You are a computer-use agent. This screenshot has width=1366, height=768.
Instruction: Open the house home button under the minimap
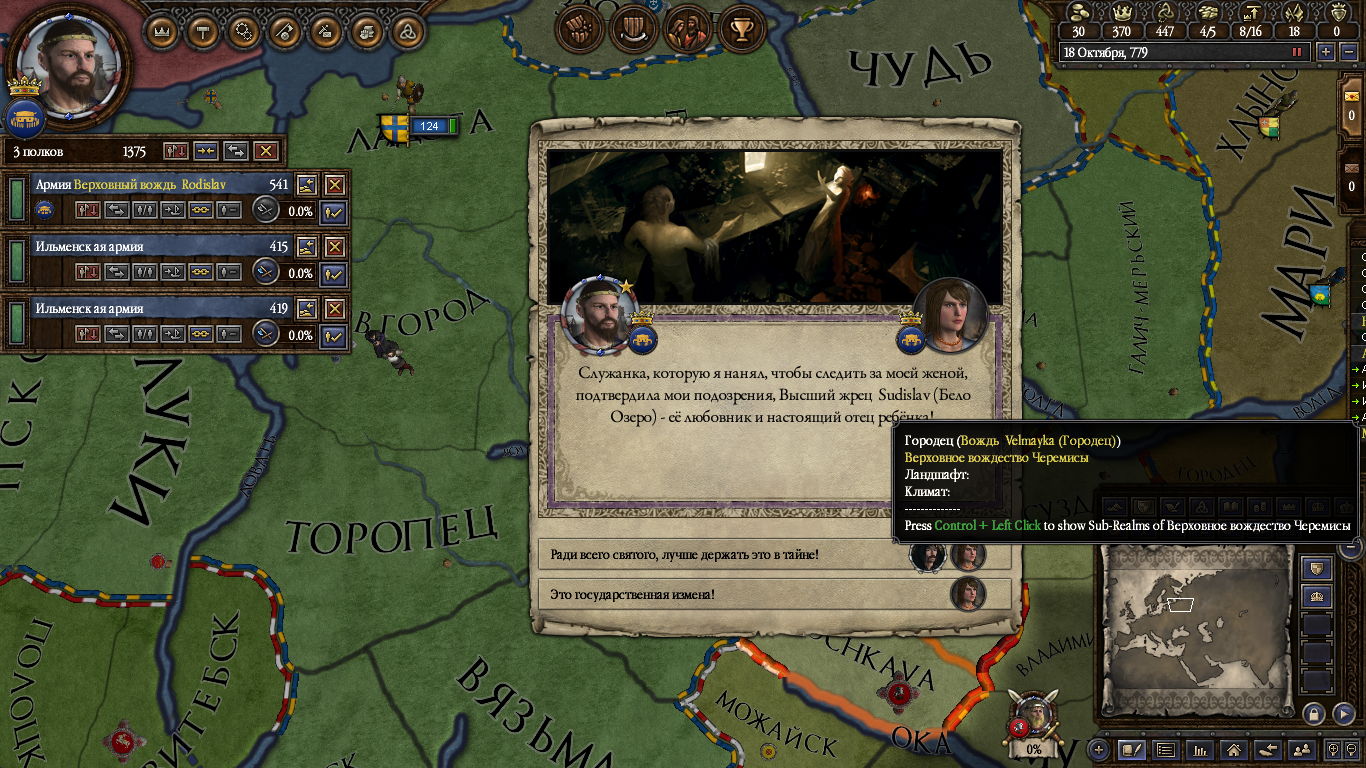(x=1233, y=749)
